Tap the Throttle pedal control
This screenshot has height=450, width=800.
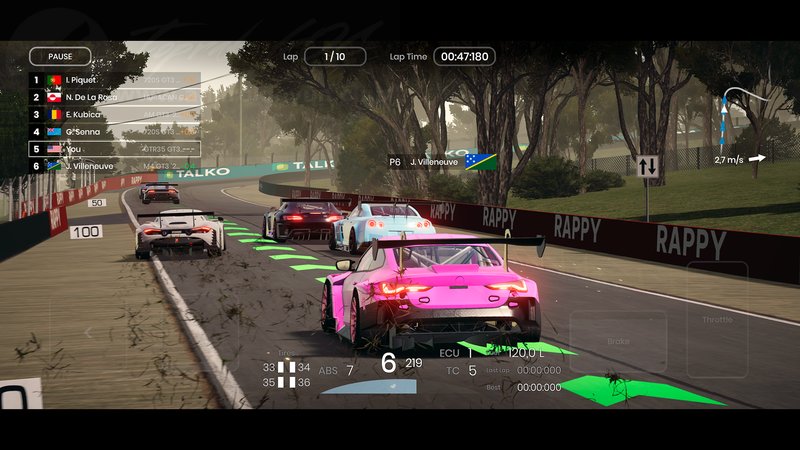coord(717,319)
